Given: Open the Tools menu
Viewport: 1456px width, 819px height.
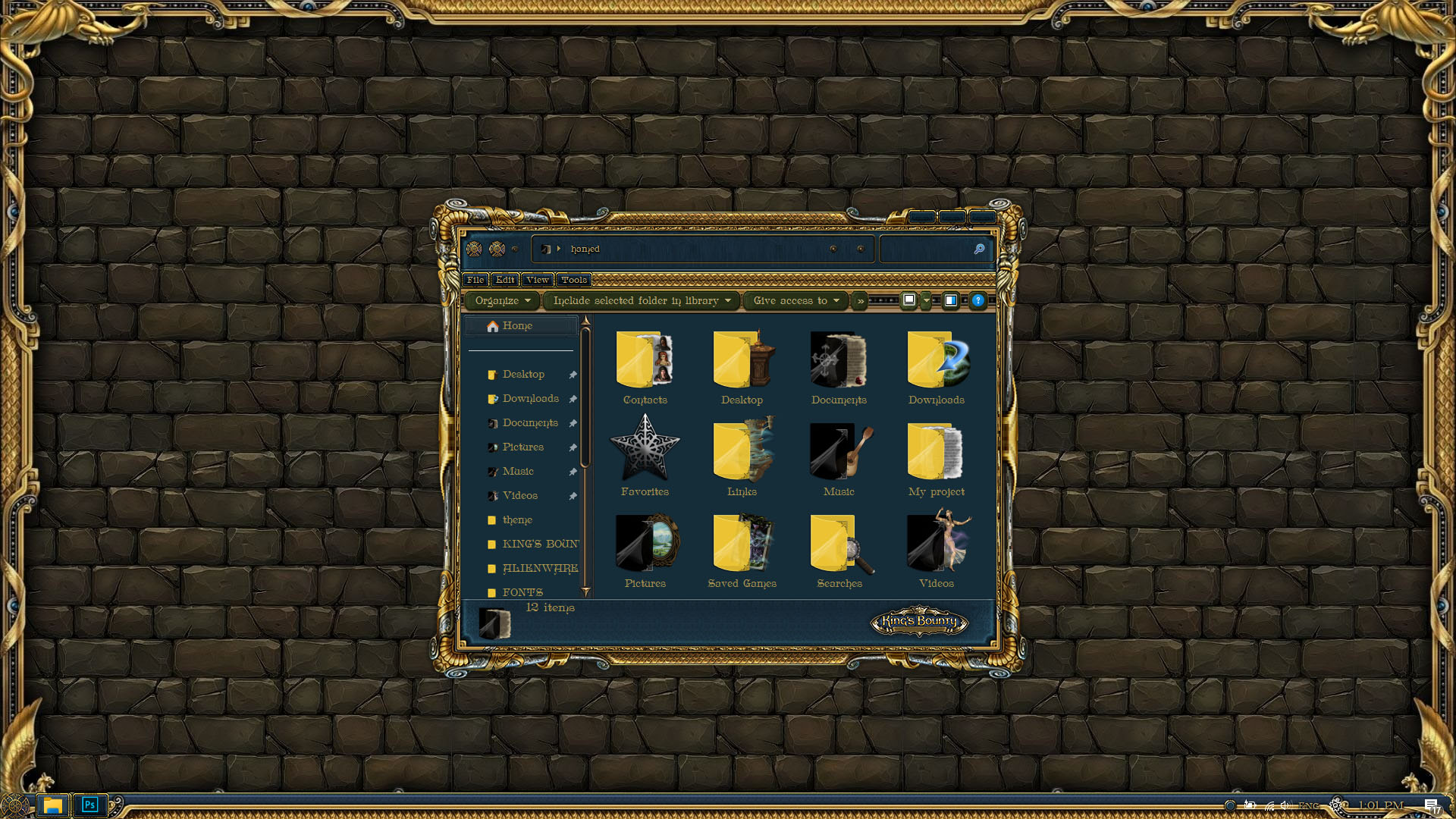Looking at the screenshot, I should tap(574, 280).
